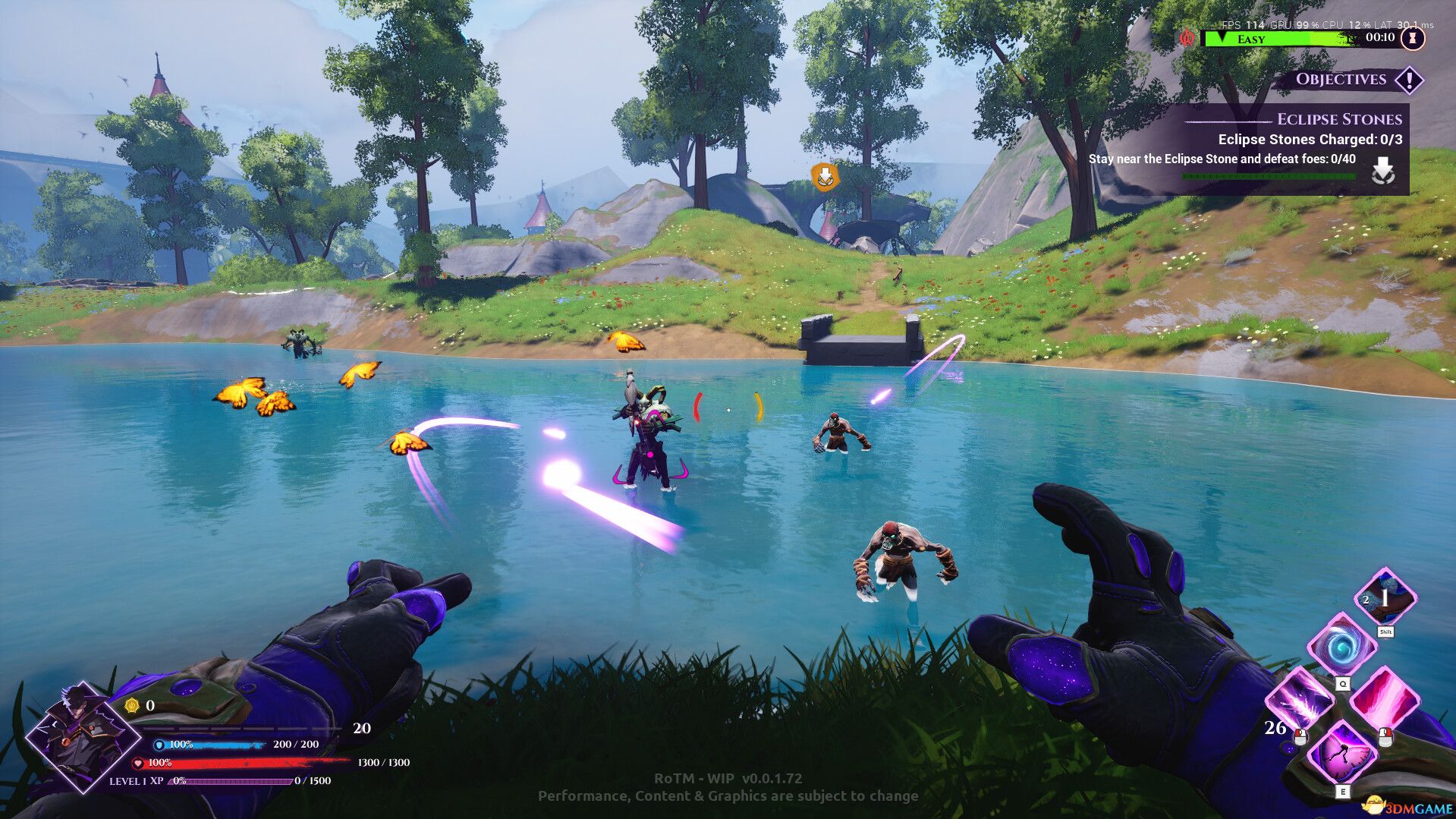This screenshot has width=1456, height=819.
Task: Click the red emblem left of the difficulty bar
Action: point(1187,38)
